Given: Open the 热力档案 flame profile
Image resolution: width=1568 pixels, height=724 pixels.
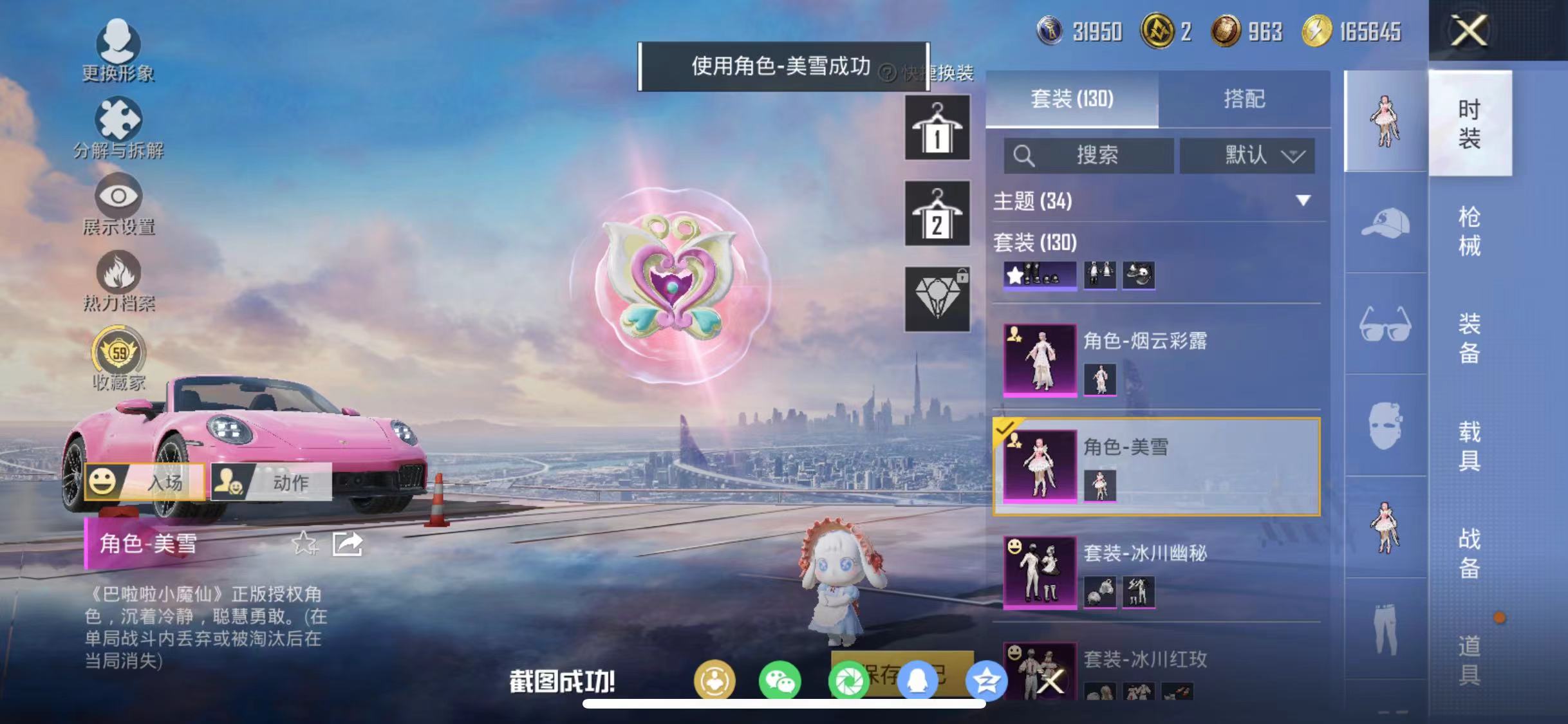Looking at the screenshot, I should coord(119,280).
